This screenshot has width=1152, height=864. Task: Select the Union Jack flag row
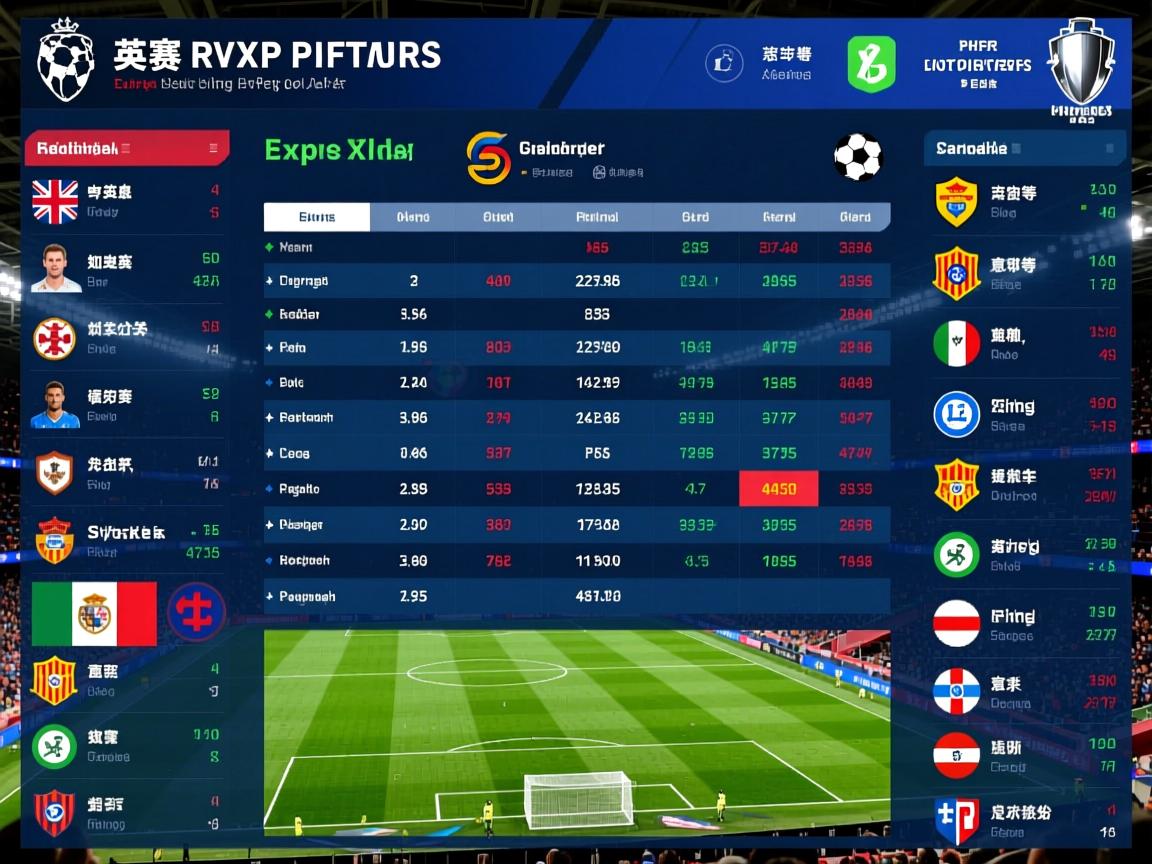124,200
